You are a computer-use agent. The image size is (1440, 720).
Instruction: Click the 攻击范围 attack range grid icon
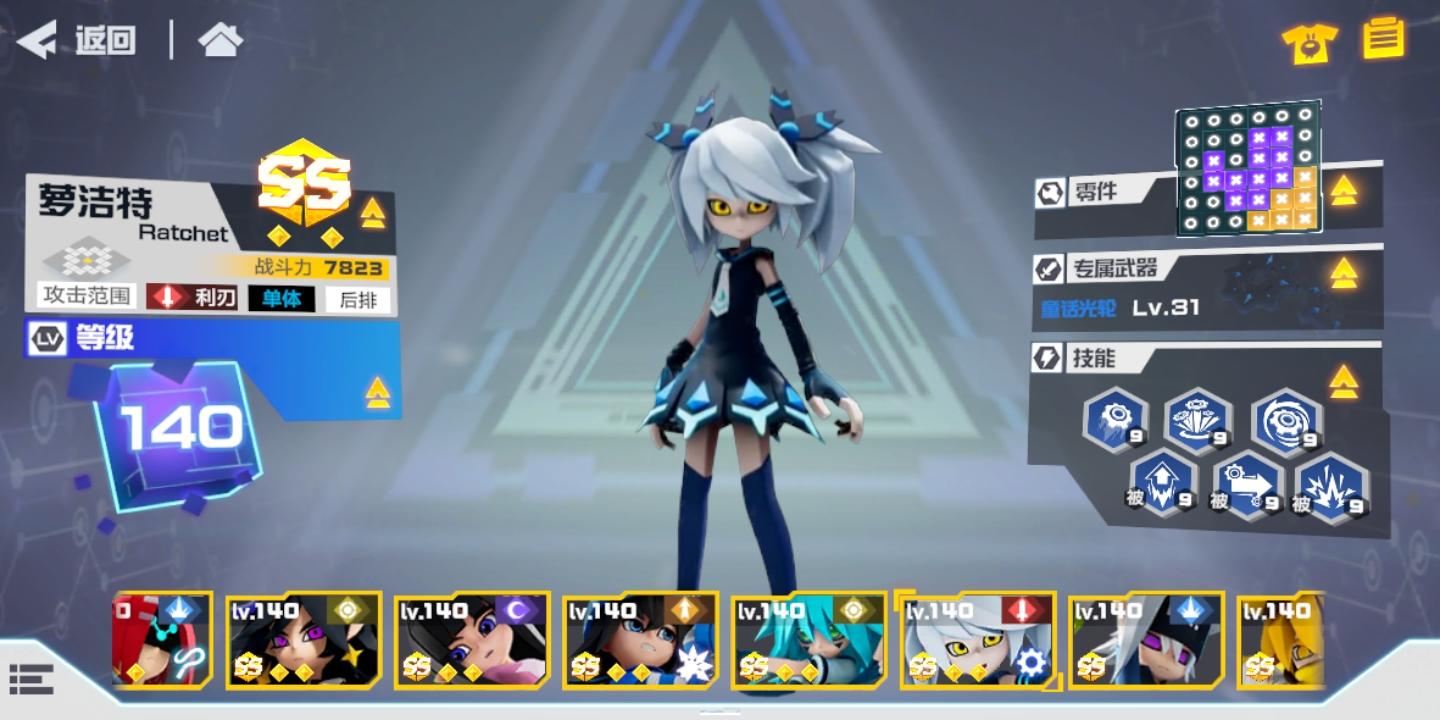tap(88, 262)
